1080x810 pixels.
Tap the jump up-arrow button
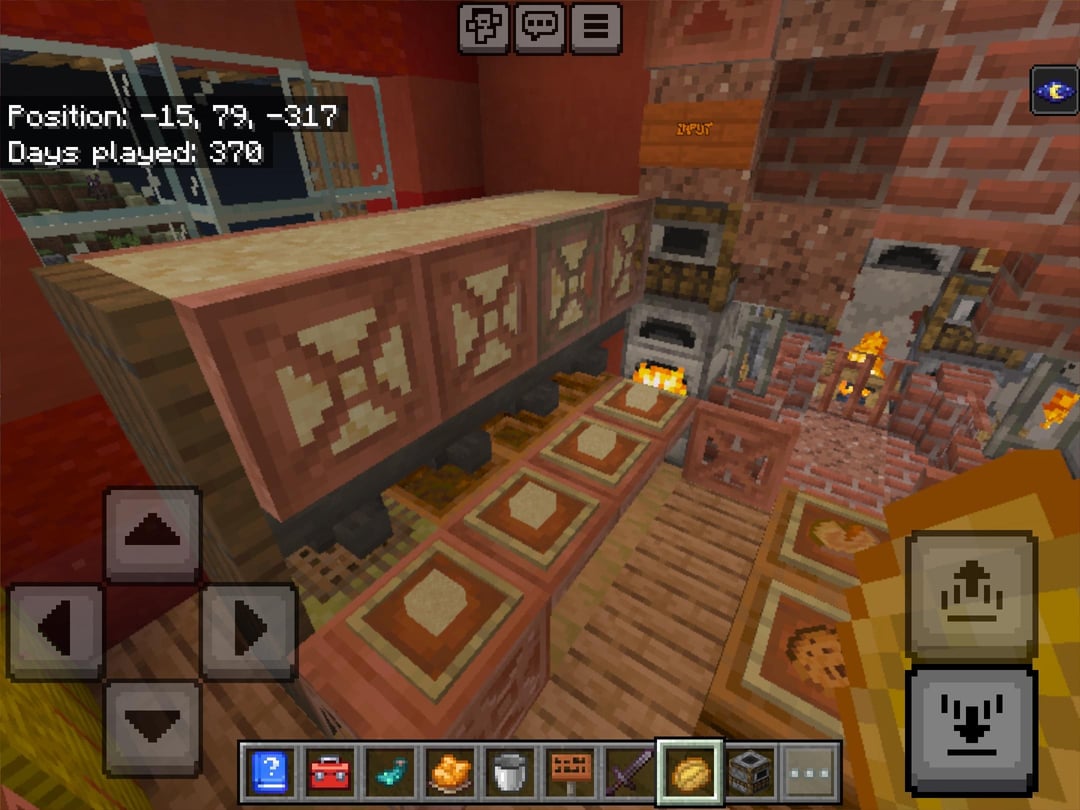(x=970, y=595)
